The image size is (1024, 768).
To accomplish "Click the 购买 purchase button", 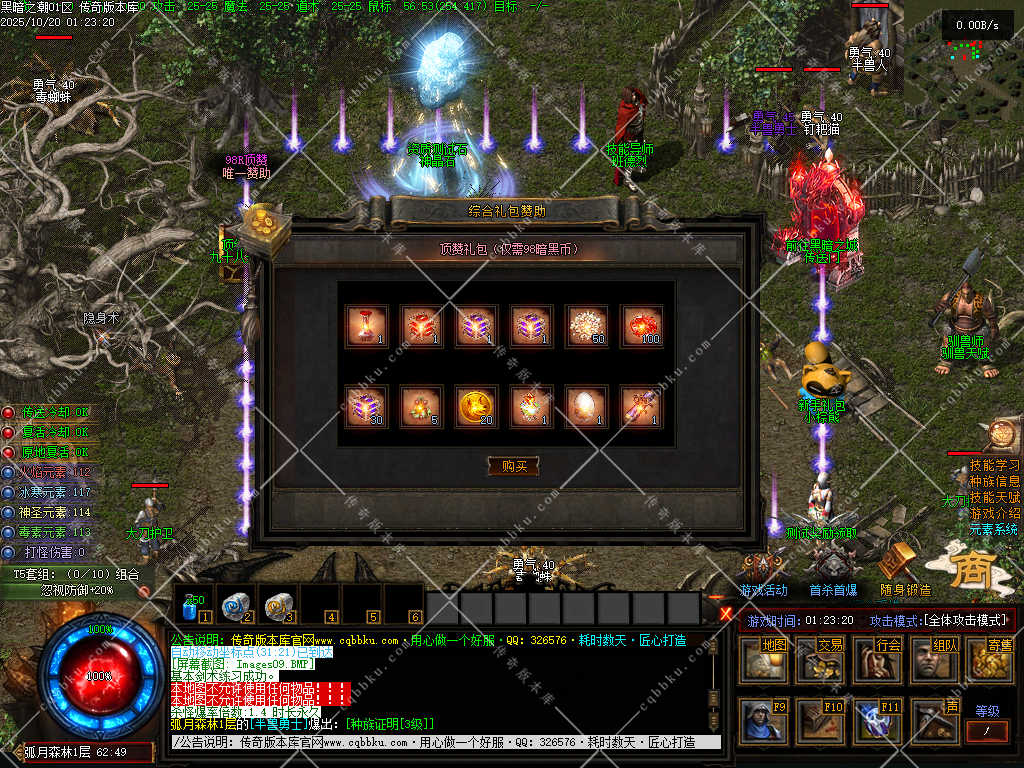I will tap(513, 466).
